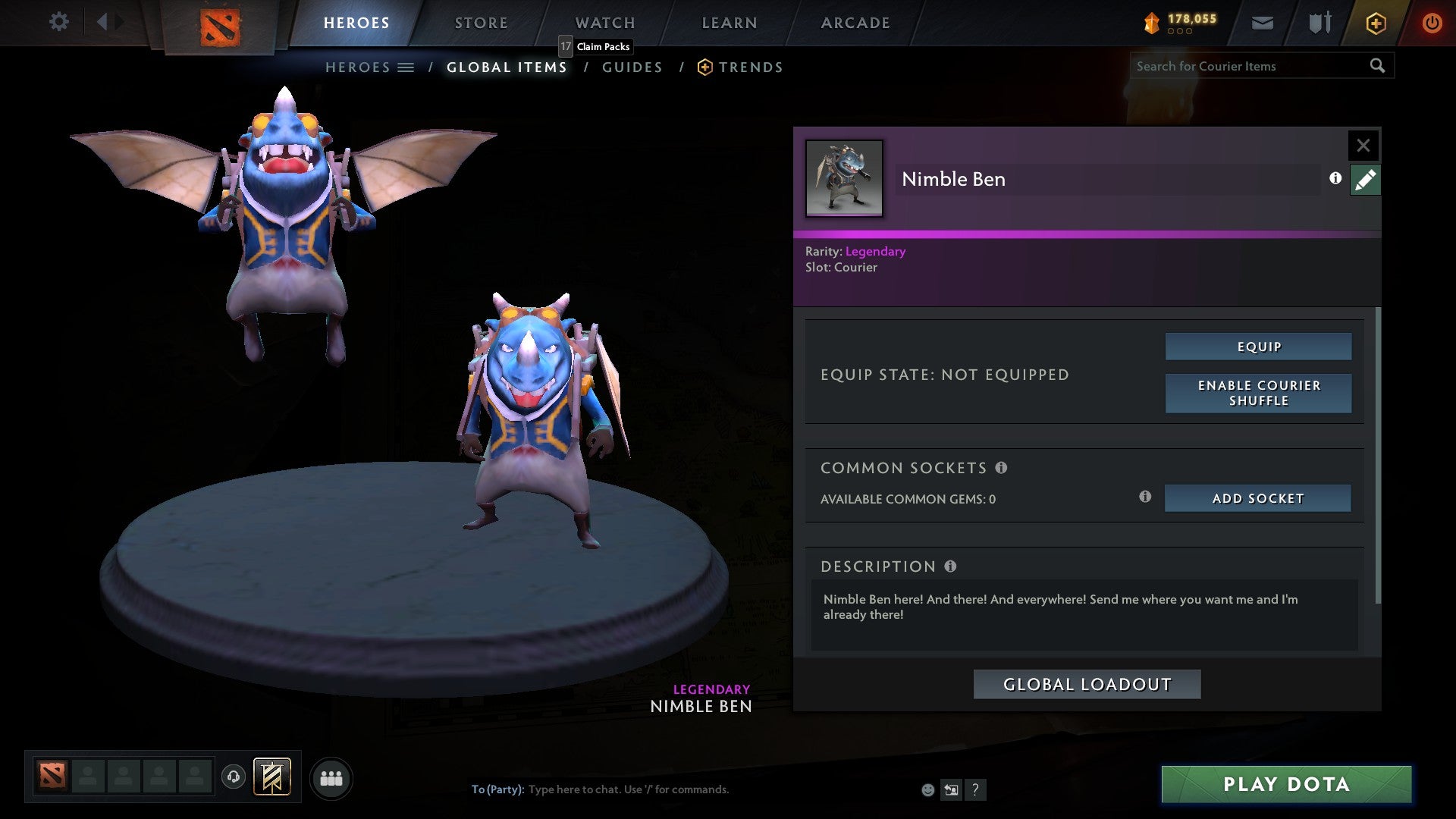The image size is (1456, 819).
Task: Toggle voice chat headset icon in party bar
Action: pos(234,777)
